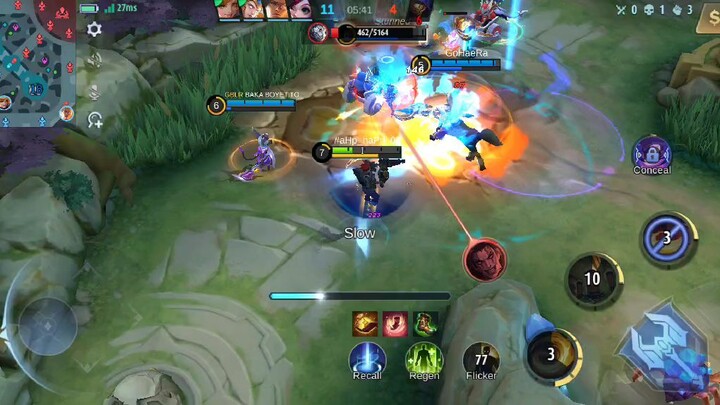Activate the Conceal item skill

pos(652,153)
